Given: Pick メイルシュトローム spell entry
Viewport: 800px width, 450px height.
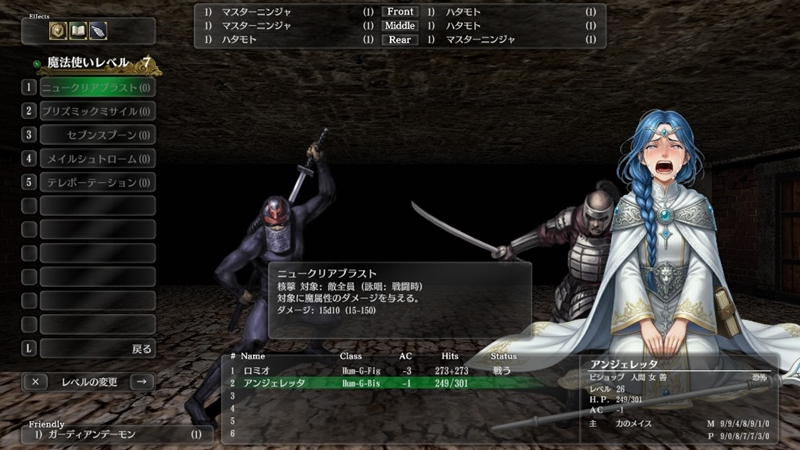Looking at the screenshot, I should pyautogui.click(x=97, y=158).
